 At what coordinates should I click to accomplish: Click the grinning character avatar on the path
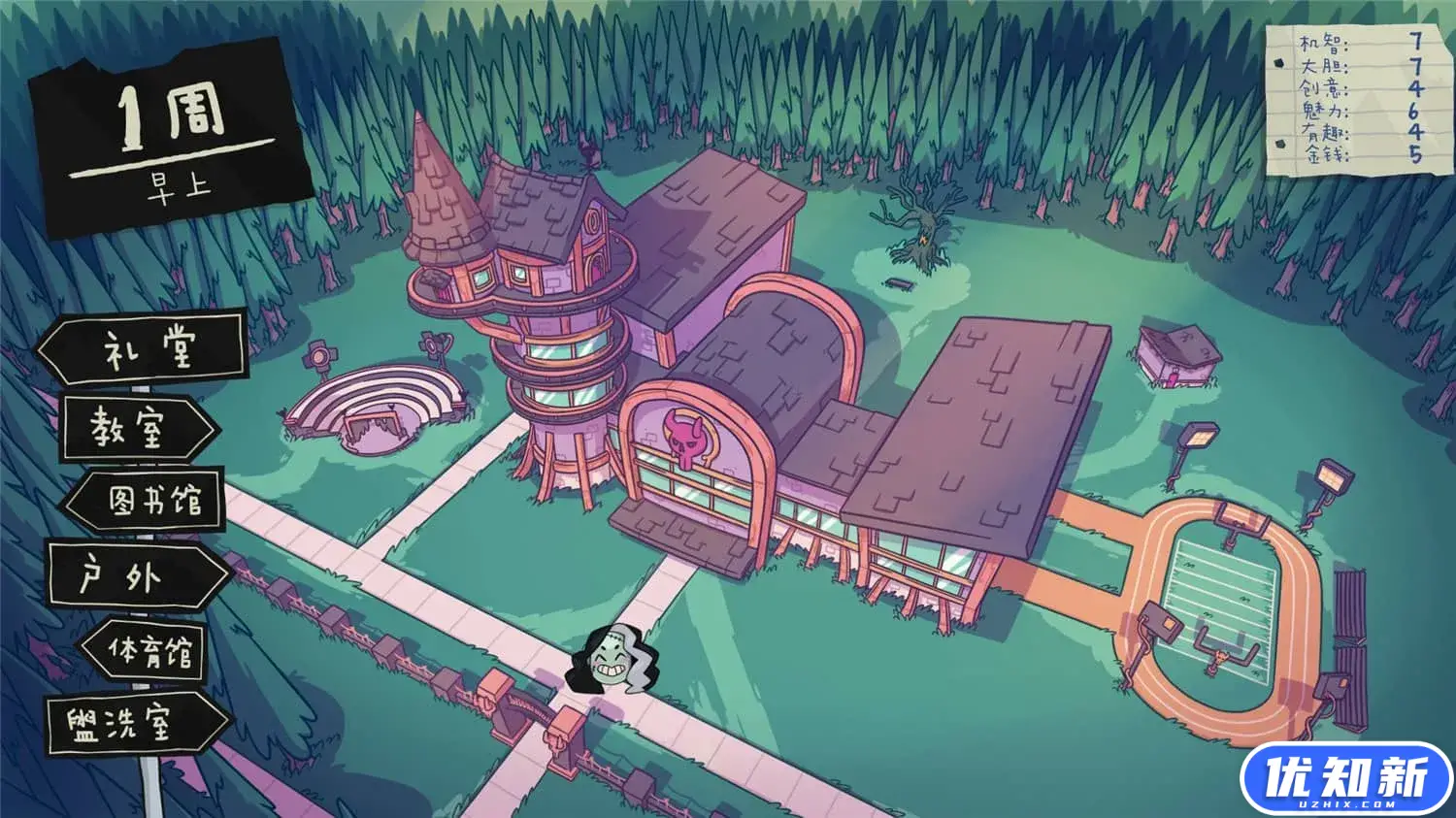tap(612, 660)
